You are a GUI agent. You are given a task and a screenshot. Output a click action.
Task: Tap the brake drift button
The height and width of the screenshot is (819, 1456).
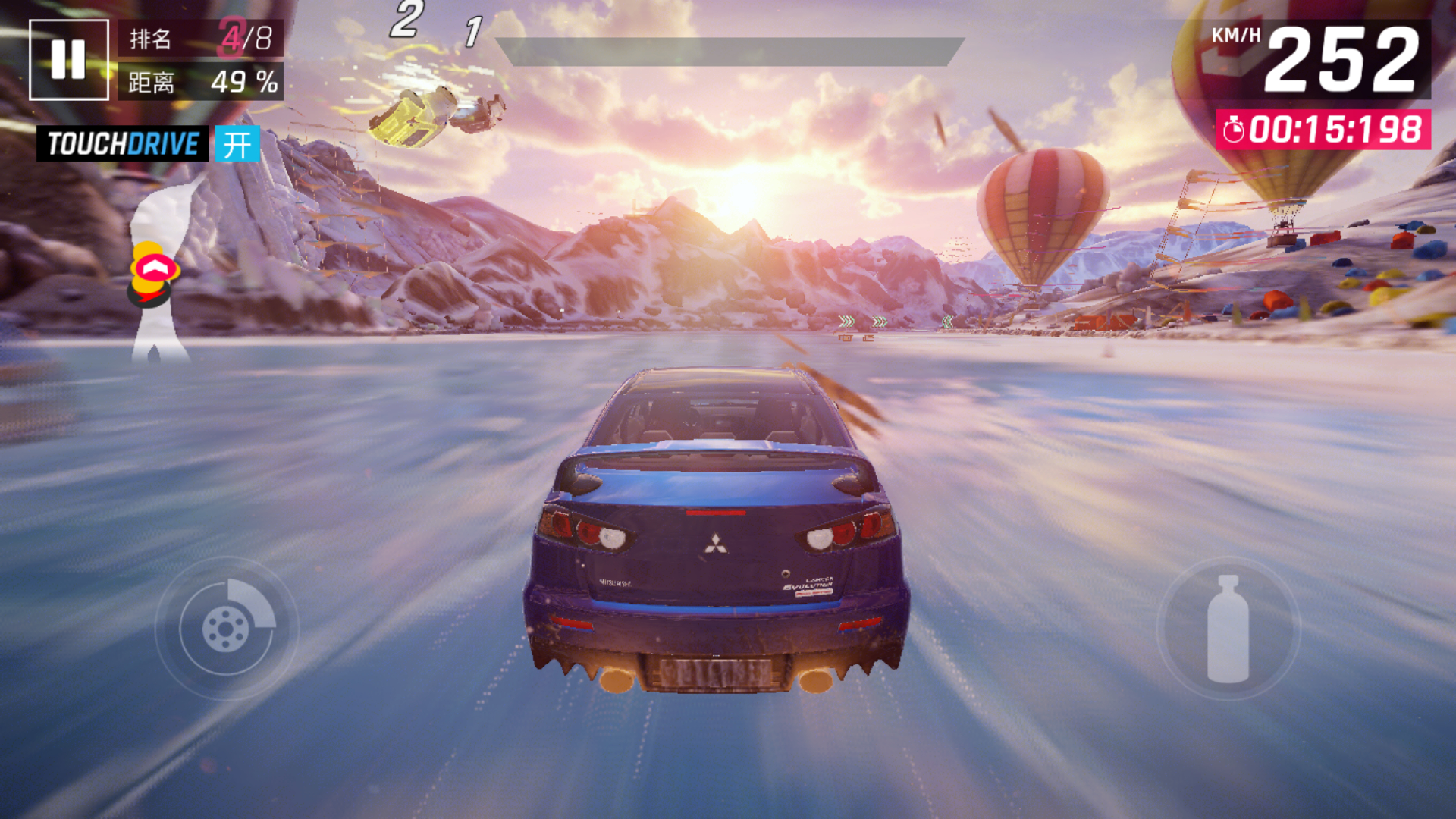pyautogui.click(x=227, y=628)
